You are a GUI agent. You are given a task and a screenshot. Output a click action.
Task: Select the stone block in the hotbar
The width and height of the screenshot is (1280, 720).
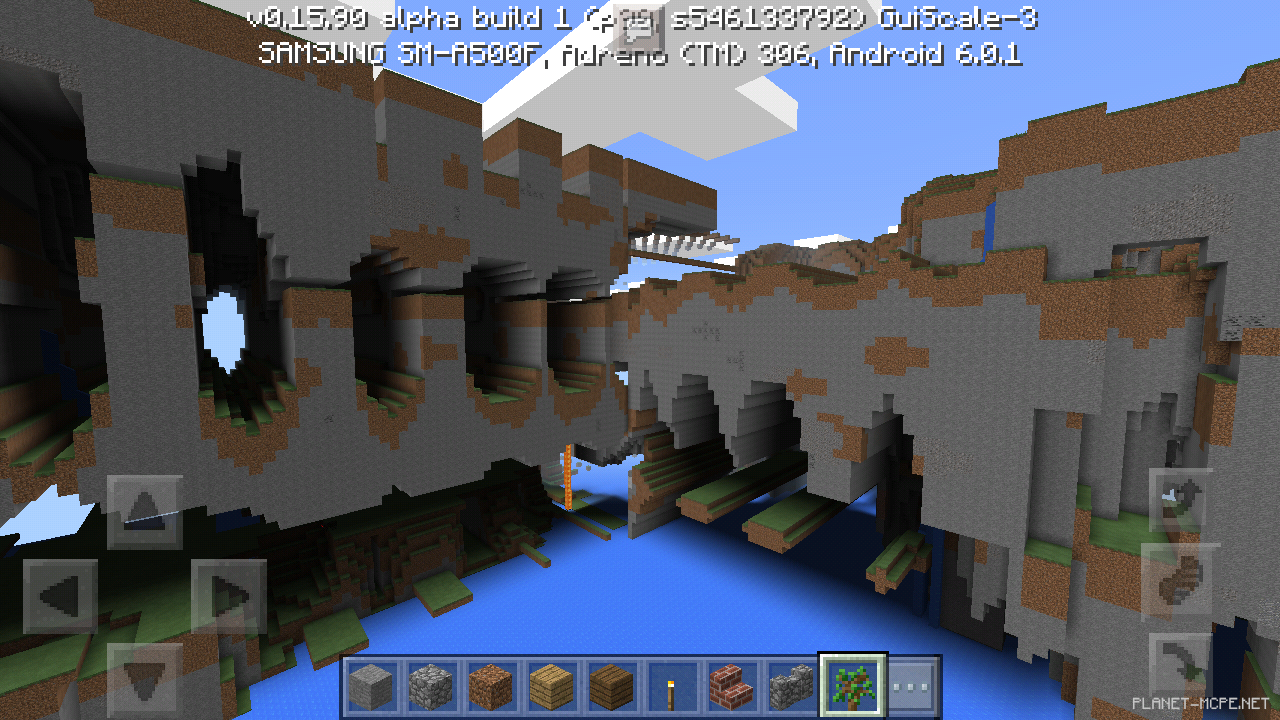click(x=370, y=686)
